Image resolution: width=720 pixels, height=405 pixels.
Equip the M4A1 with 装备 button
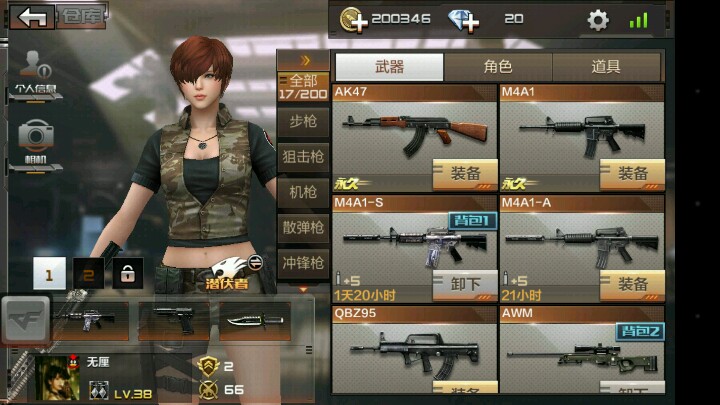[x=632, y=174]
